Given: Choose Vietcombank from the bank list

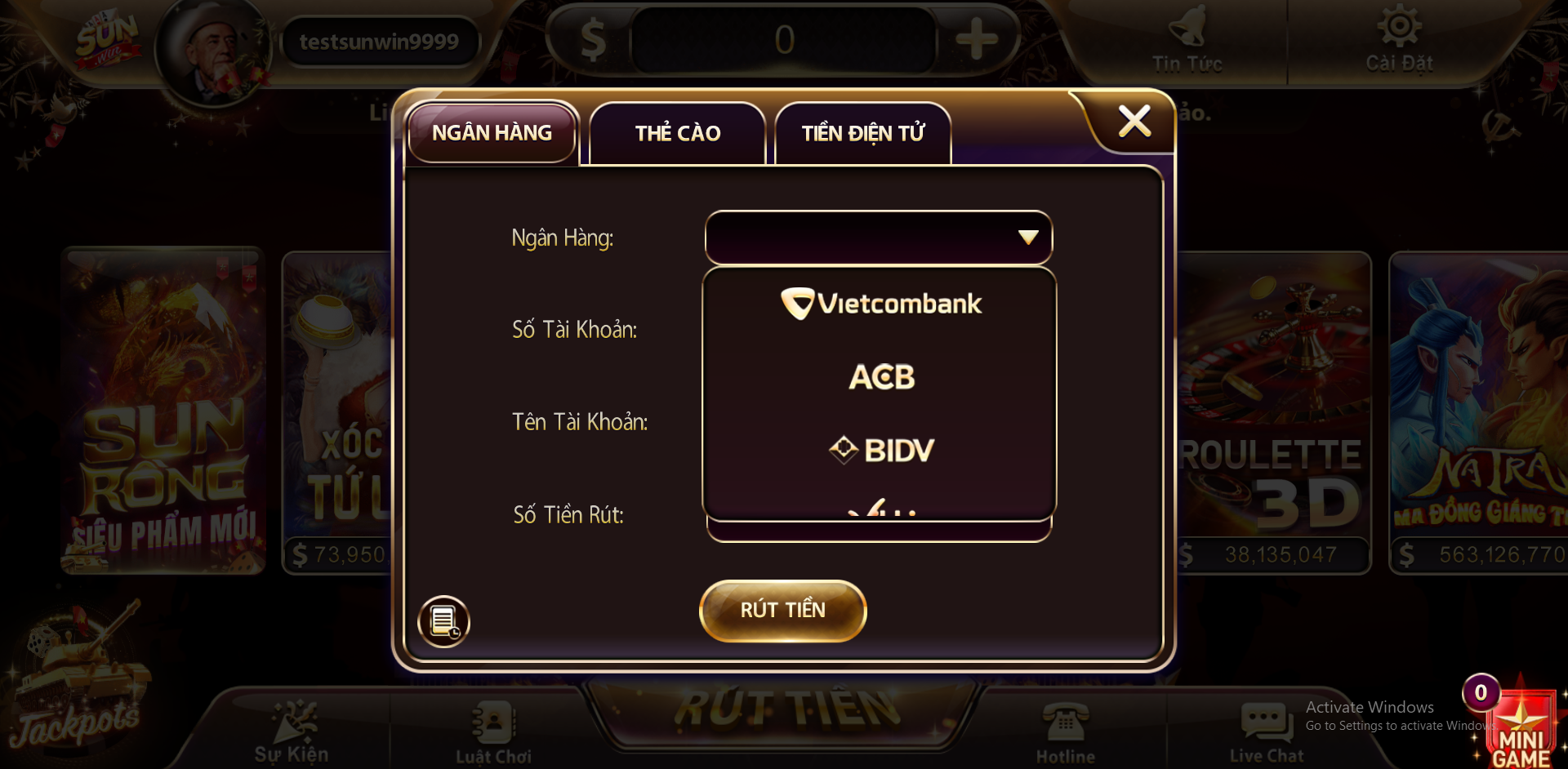Looking at the screenshot, I should point(880,304).
